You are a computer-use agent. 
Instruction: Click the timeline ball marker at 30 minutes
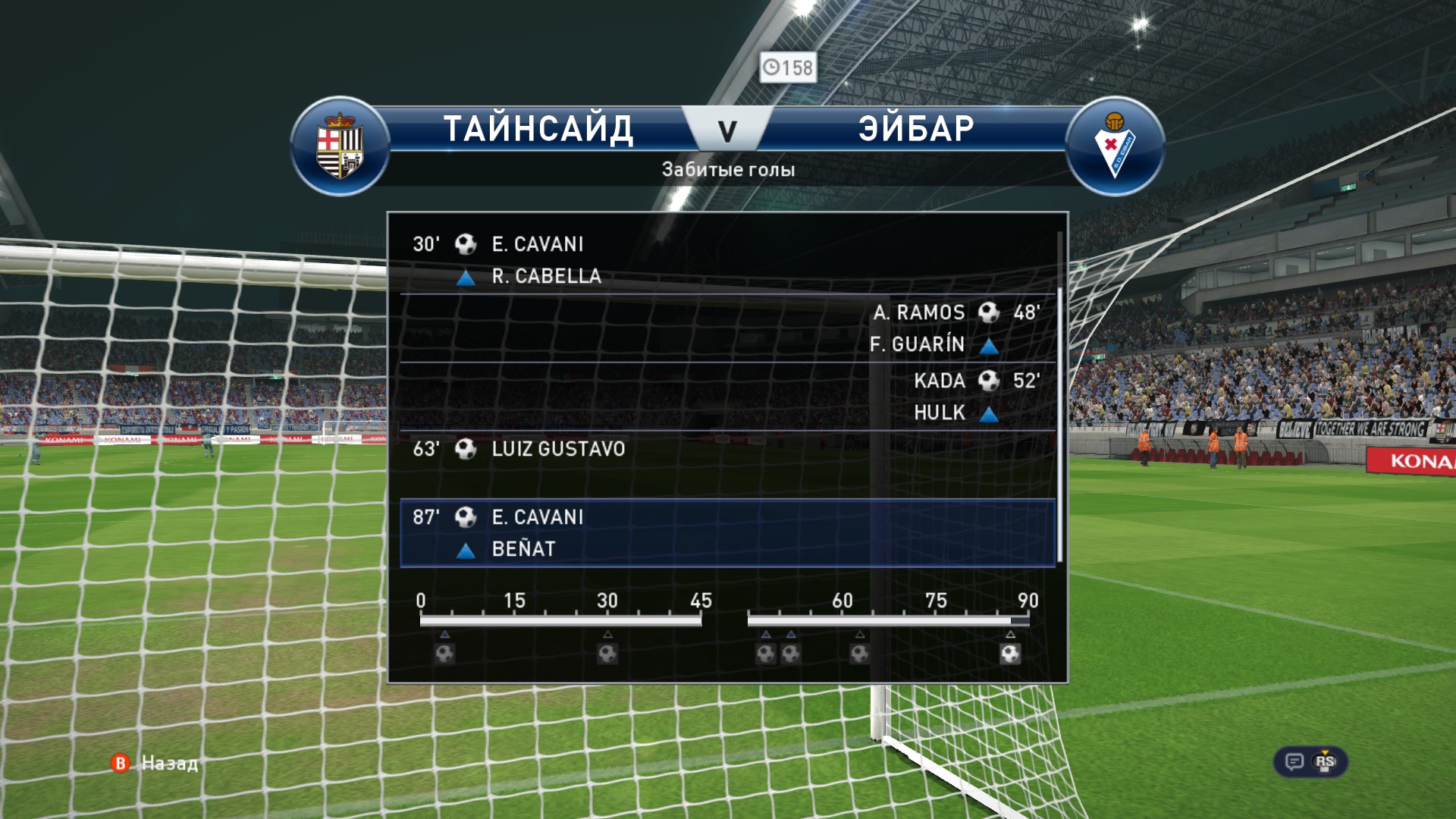tap(607, 653)
